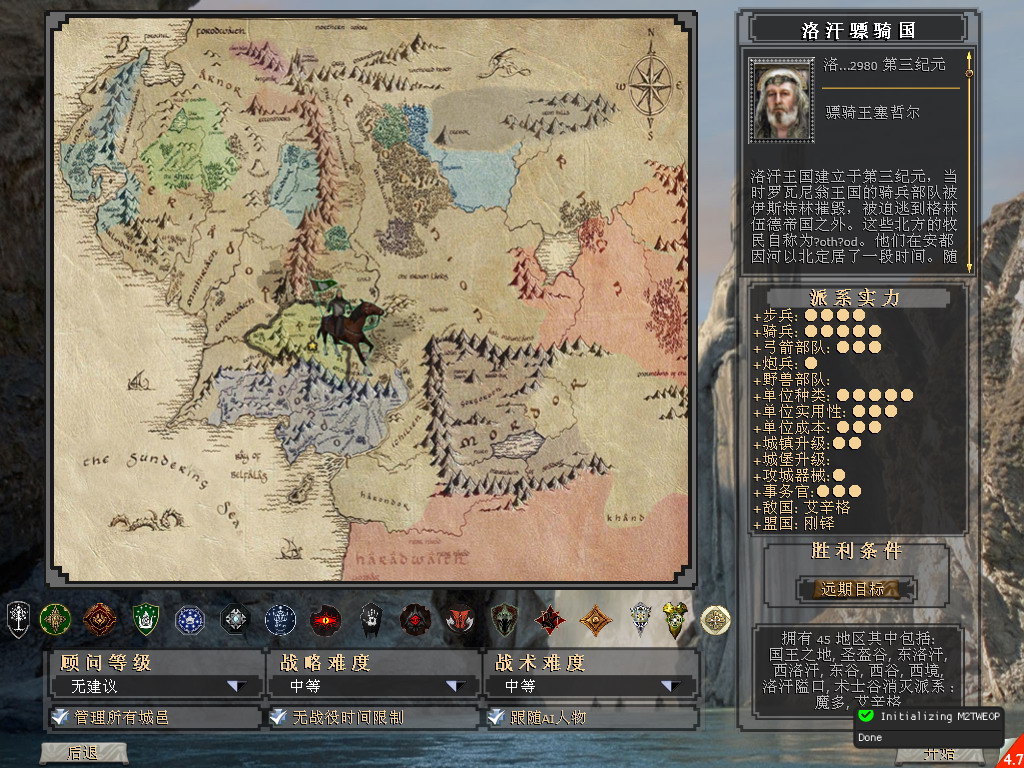Toggle the 管理所有城邑 checkbox
Image resolution: width=1024 pixels, height=768 pixels.
(60, 717)
